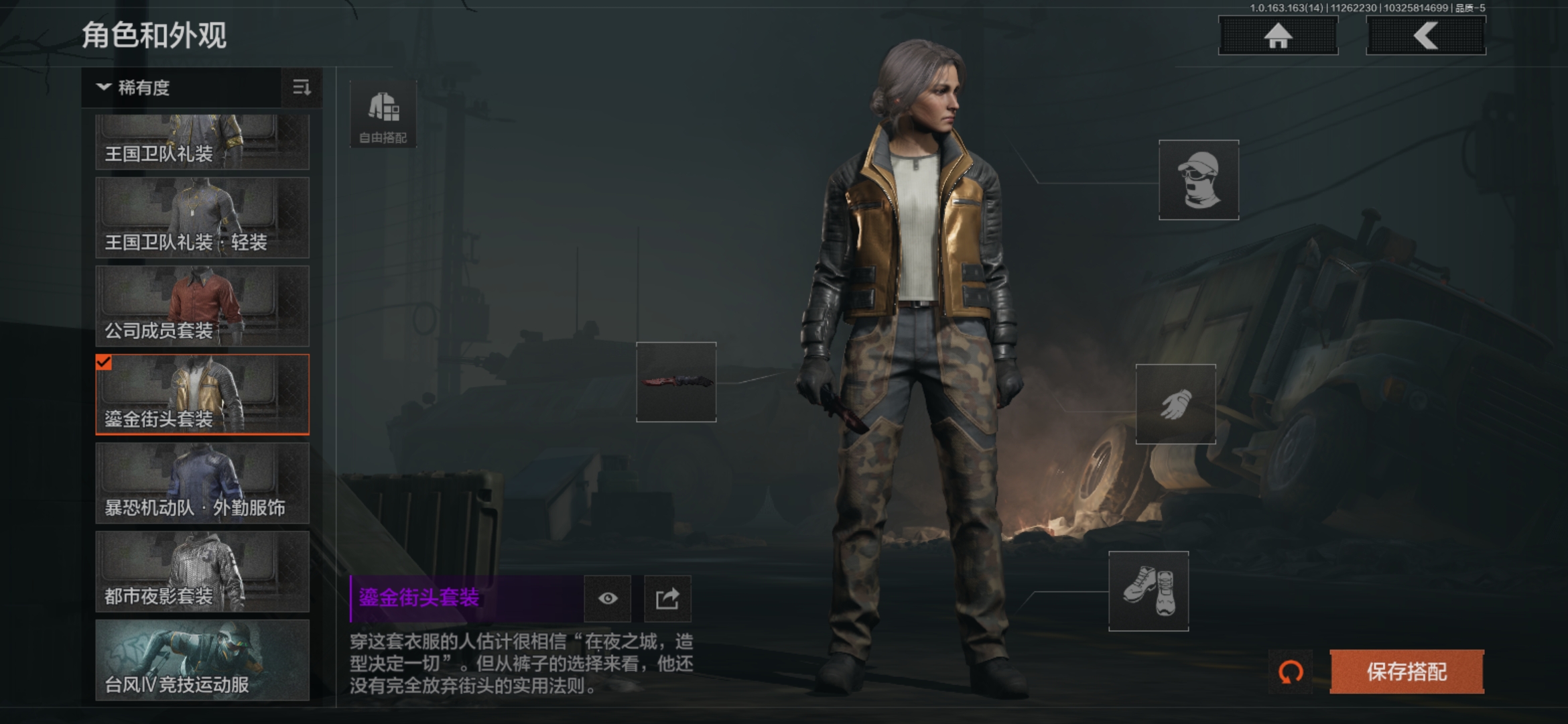Viewport: 1568px width, 724px height.
Task: Choose the 暴恐机动队·外勤服饰 outfit
Action: (x=202, y=483)
